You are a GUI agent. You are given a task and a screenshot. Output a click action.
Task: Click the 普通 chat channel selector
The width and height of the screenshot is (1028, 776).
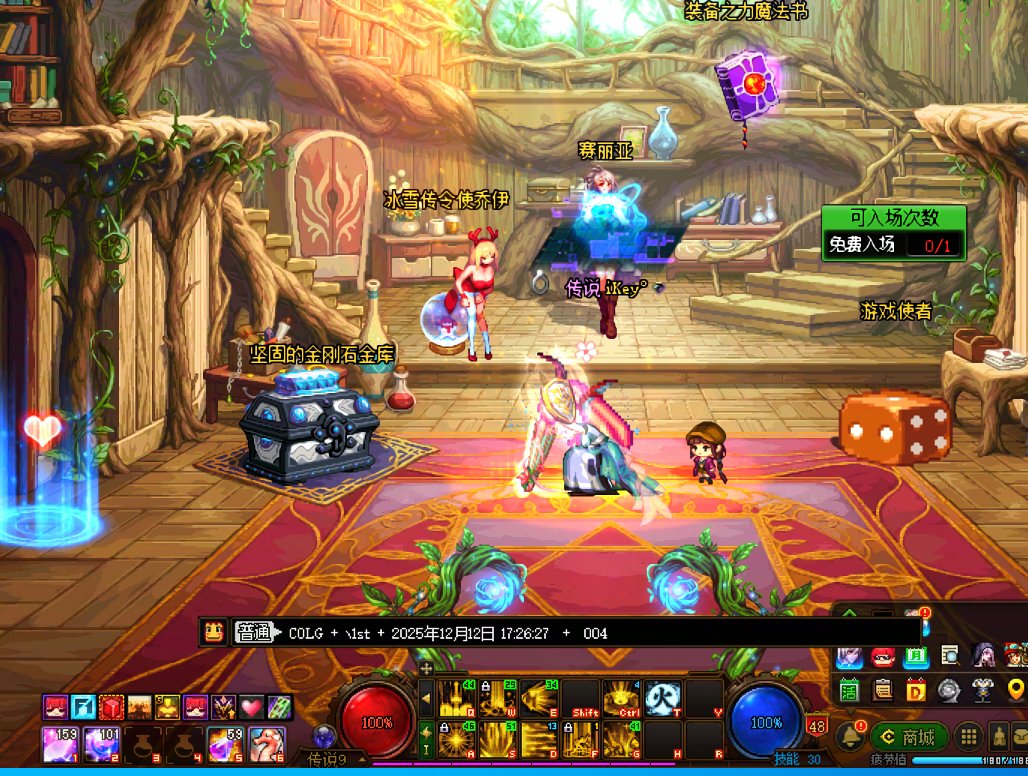pyautogui.click(x=254, y=632)
